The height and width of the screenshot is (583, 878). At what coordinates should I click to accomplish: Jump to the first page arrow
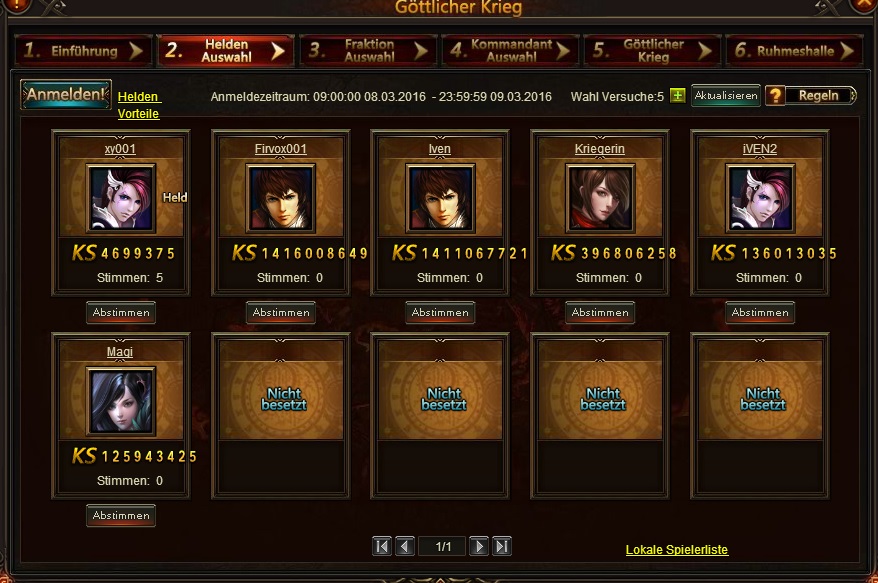tap(382, 546)
